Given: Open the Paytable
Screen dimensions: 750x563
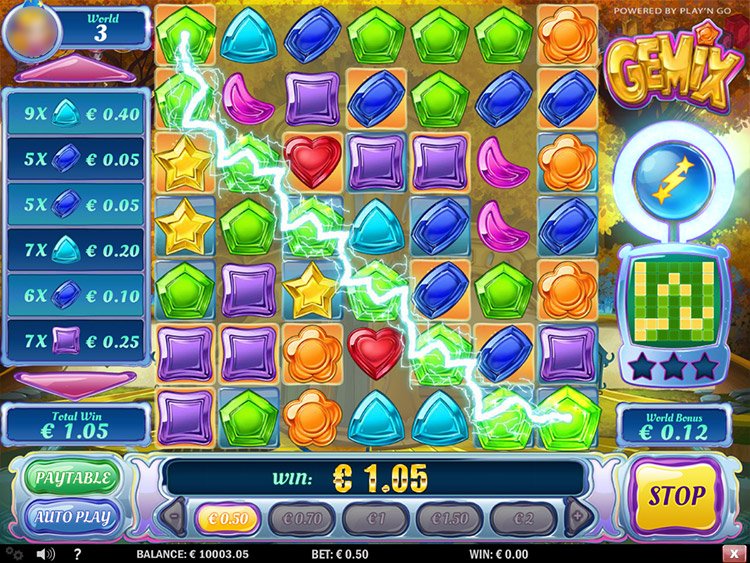Looking at the screenshot, I should point(73,476).
